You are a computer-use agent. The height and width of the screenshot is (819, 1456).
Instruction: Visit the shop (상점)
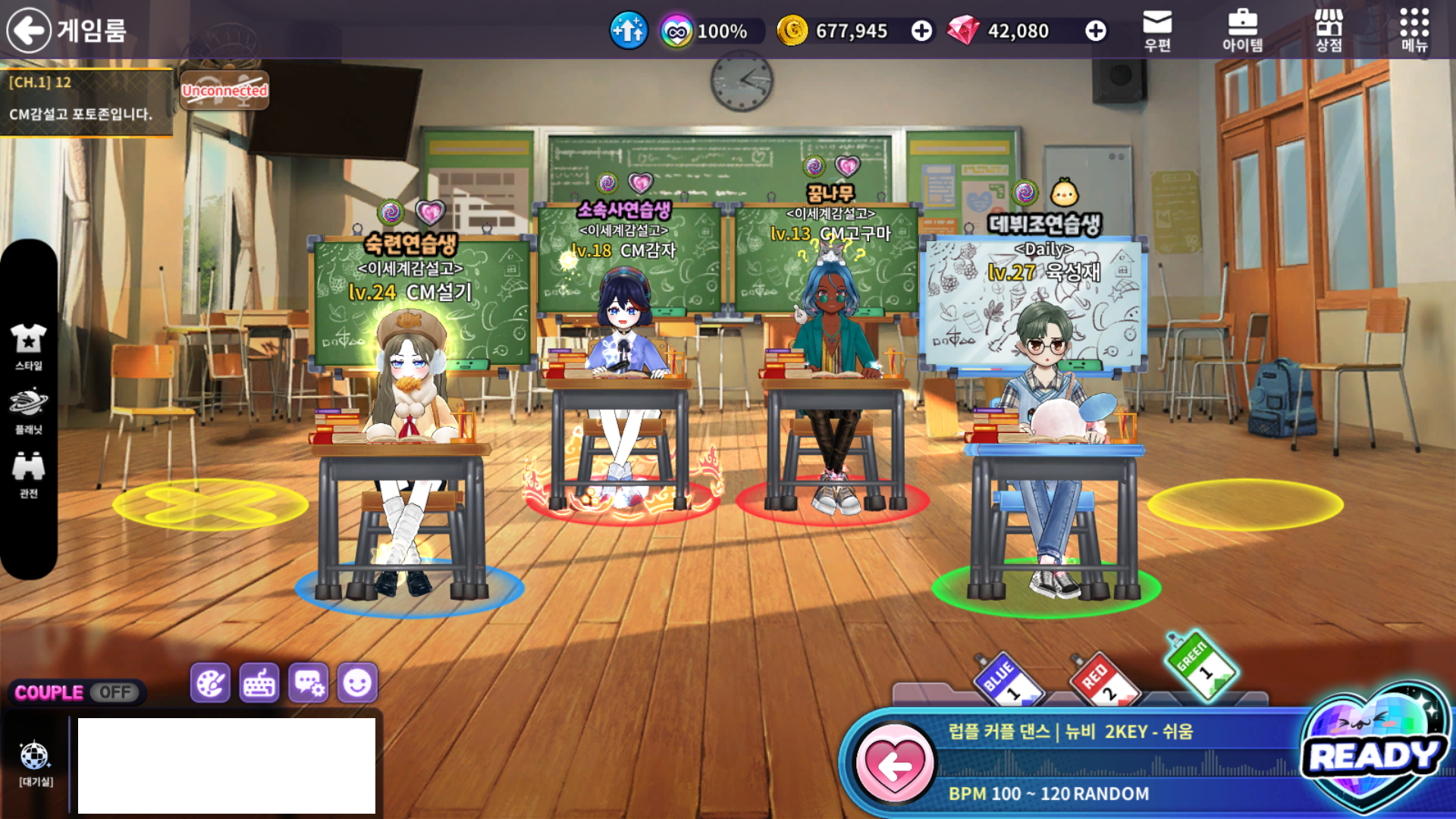pyautogui.click(x=1329, y=30)
